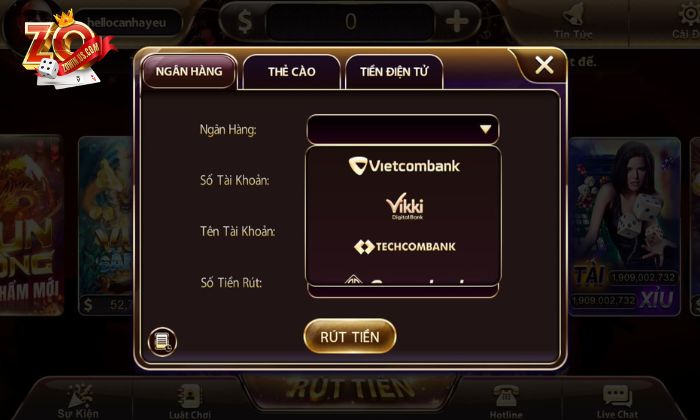700x420 pixels.
Task: Select the TIỀN ĐIỆN TỬ tab
Action: point(394,72)
